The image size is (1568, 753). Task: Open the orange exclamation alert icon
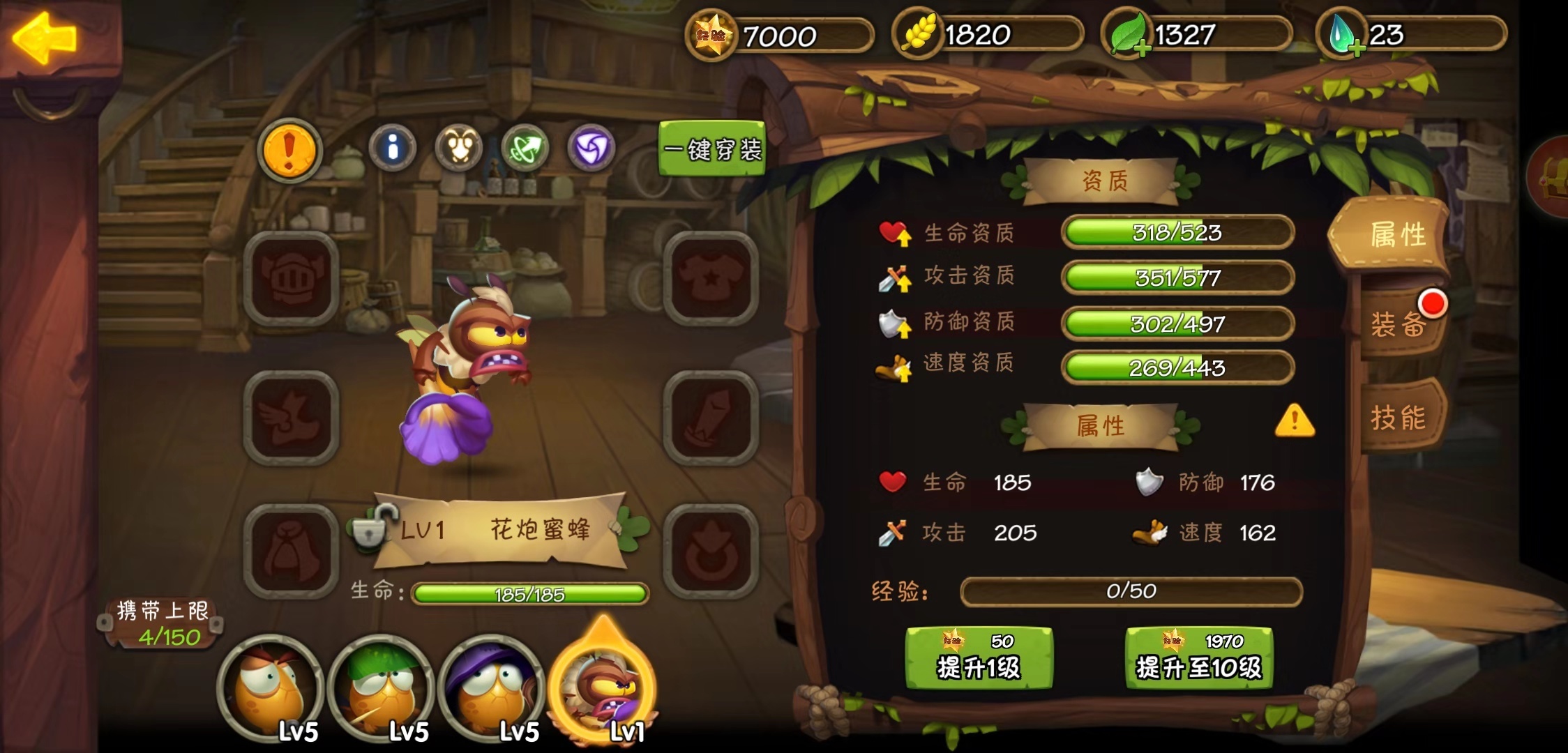pos(289,150)
